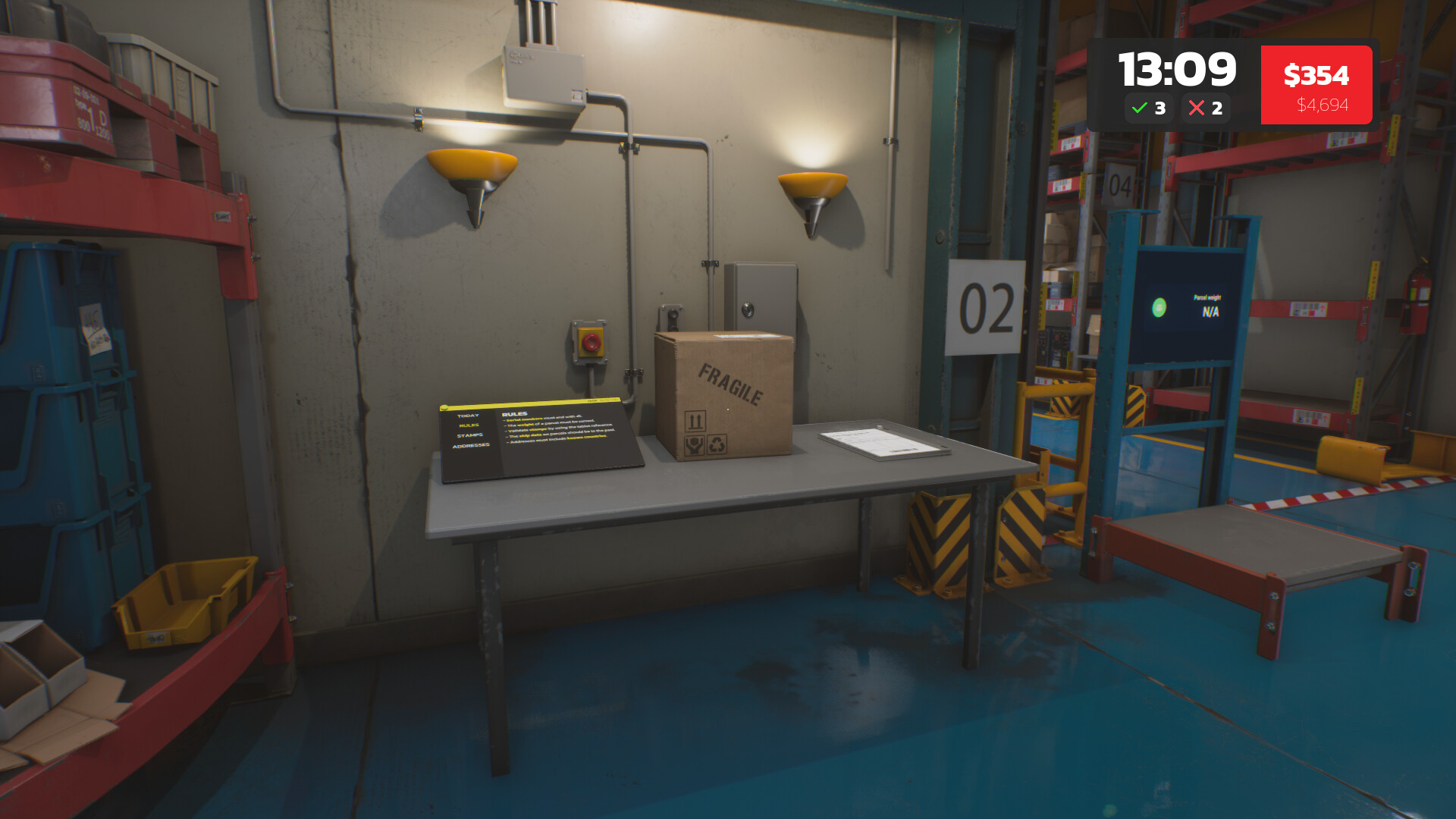Click the red X mistakes icon
Image resolution: width=1456 pixels, height=819 pixels.
click(1198, 108)
